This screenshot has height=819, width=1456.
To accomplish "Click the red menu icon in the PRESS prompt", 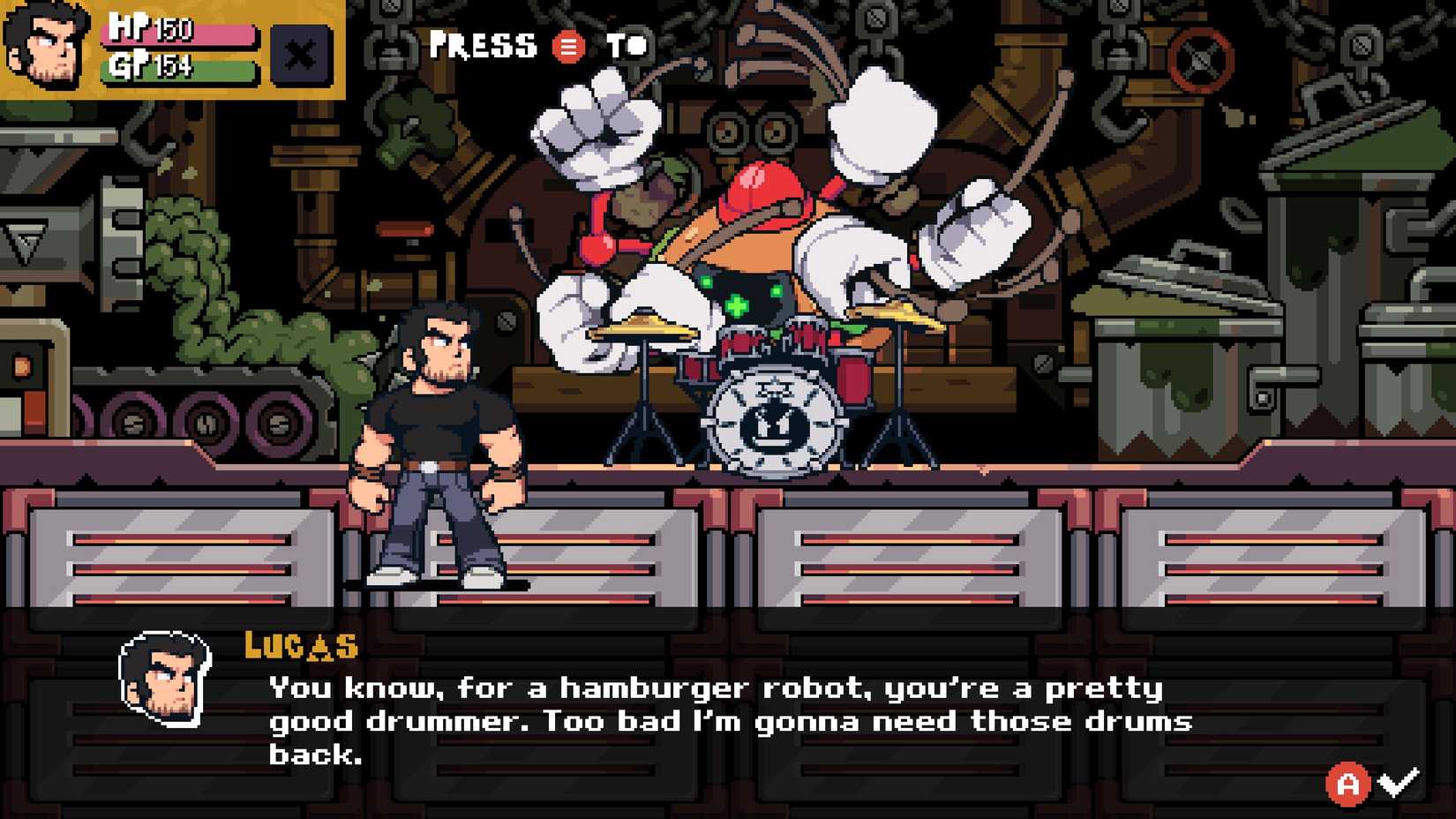I will [567, 47].
